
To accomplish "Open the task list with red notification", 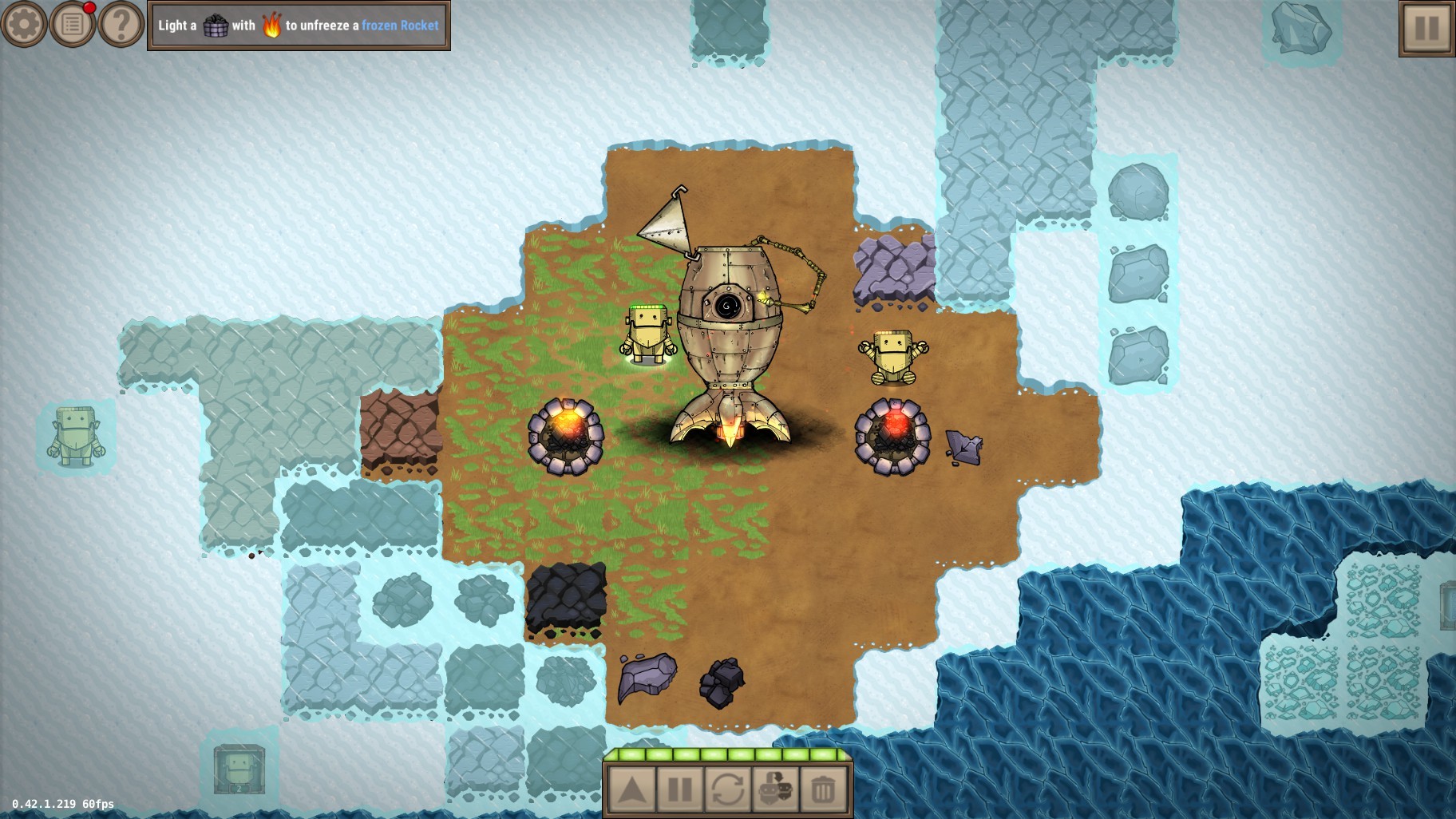I will point(73,25).
